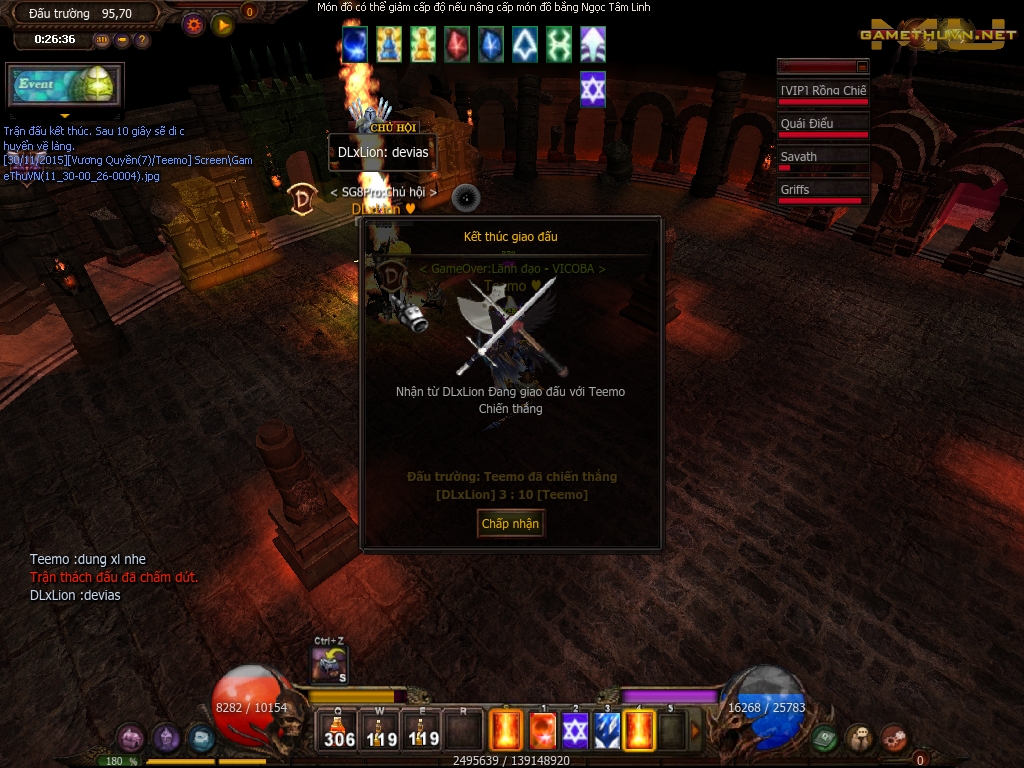Use the W potion slot
This screenshot has height=768, width=1024.
point(380,731)
